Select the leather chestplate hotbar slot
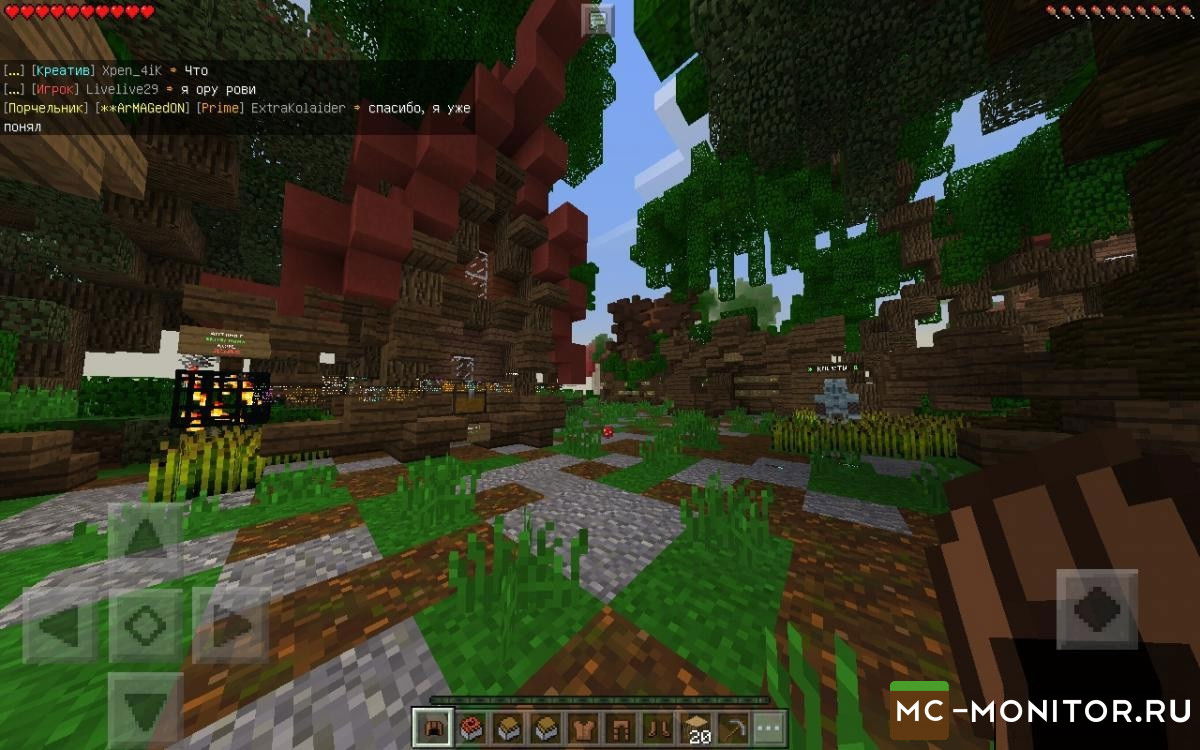This screenshot has height=750, width=1200. click(583, 728)
